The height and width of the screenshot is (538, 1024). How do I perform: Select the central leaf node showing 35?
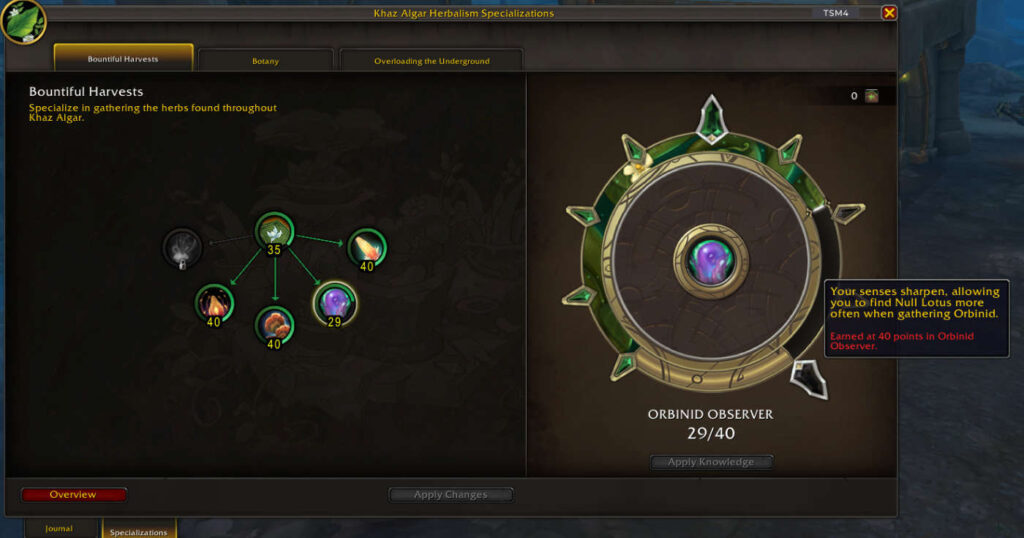273,232
